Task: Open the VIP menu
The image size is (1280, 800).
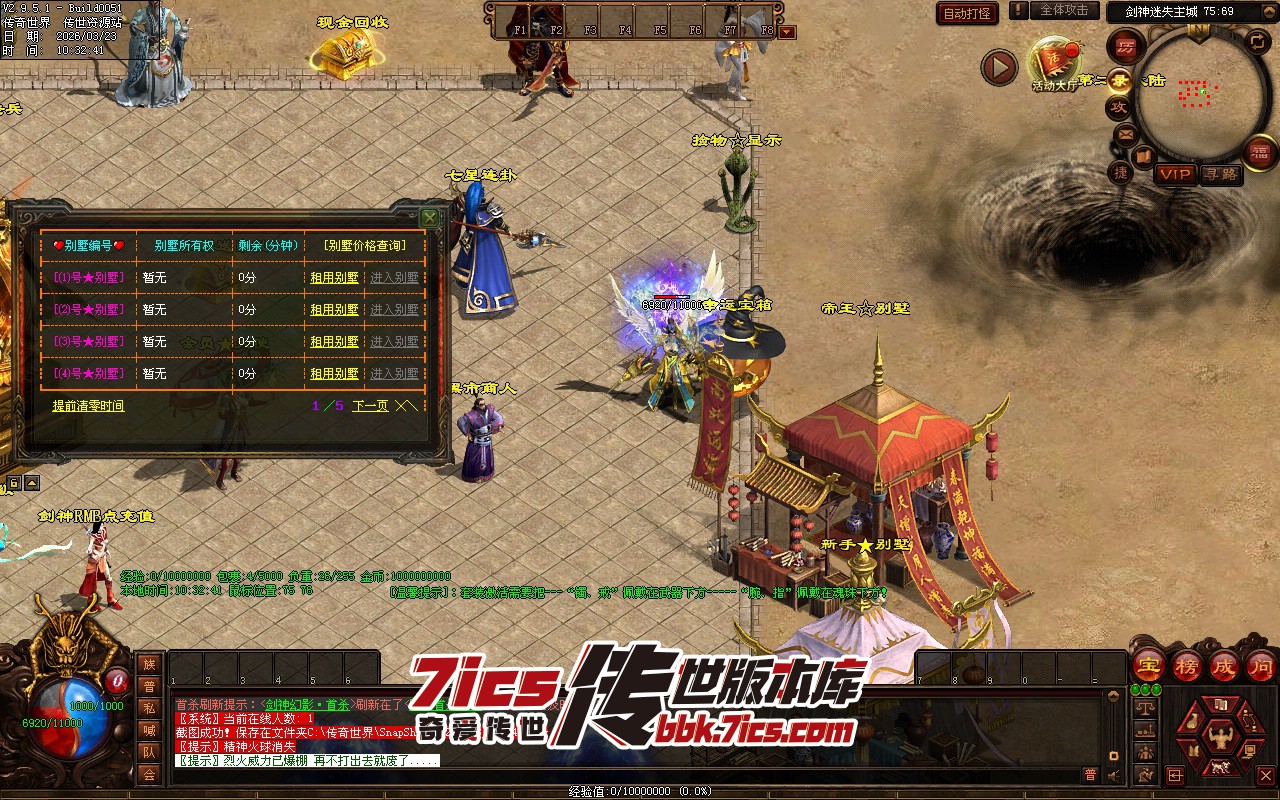Action: point(1175,174)
